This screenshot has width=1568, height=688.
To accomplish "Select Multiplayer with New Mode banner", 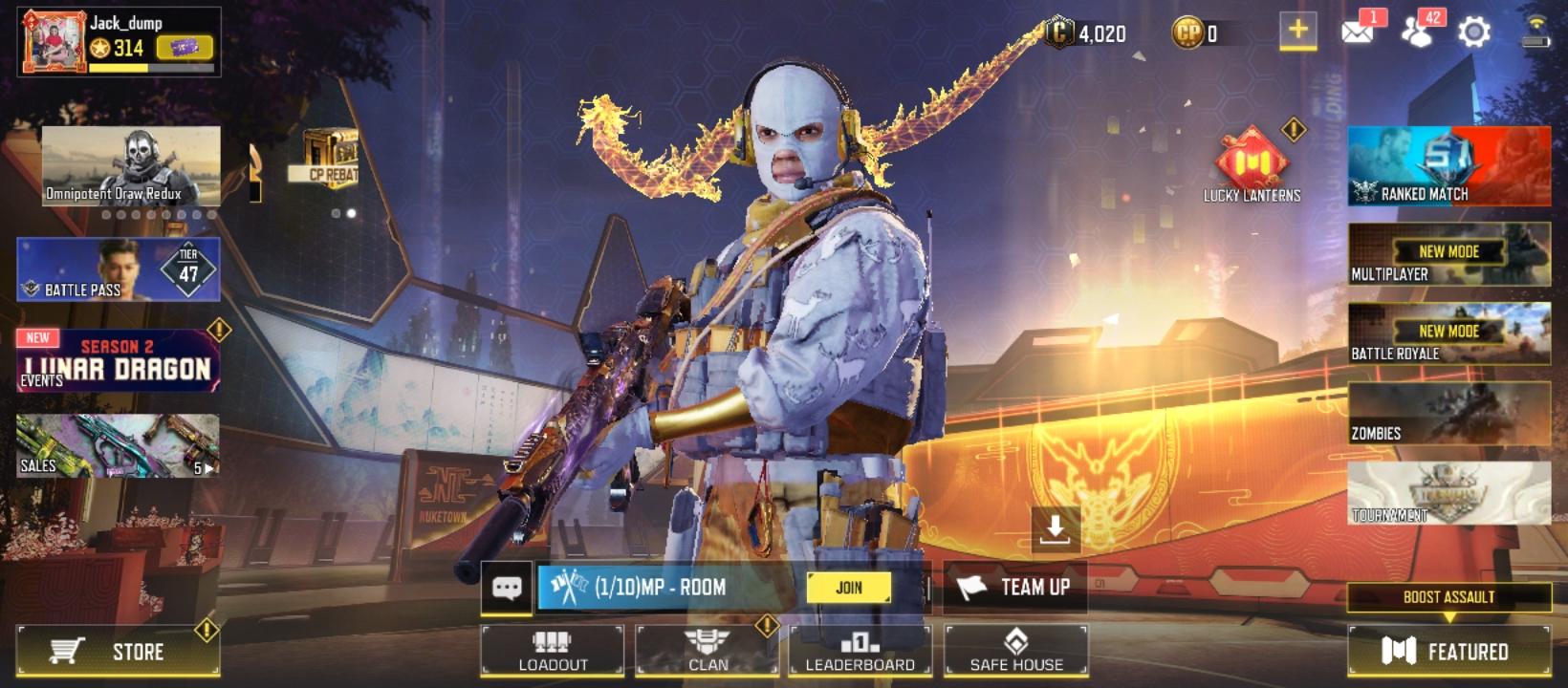I will pos(1448,260).
